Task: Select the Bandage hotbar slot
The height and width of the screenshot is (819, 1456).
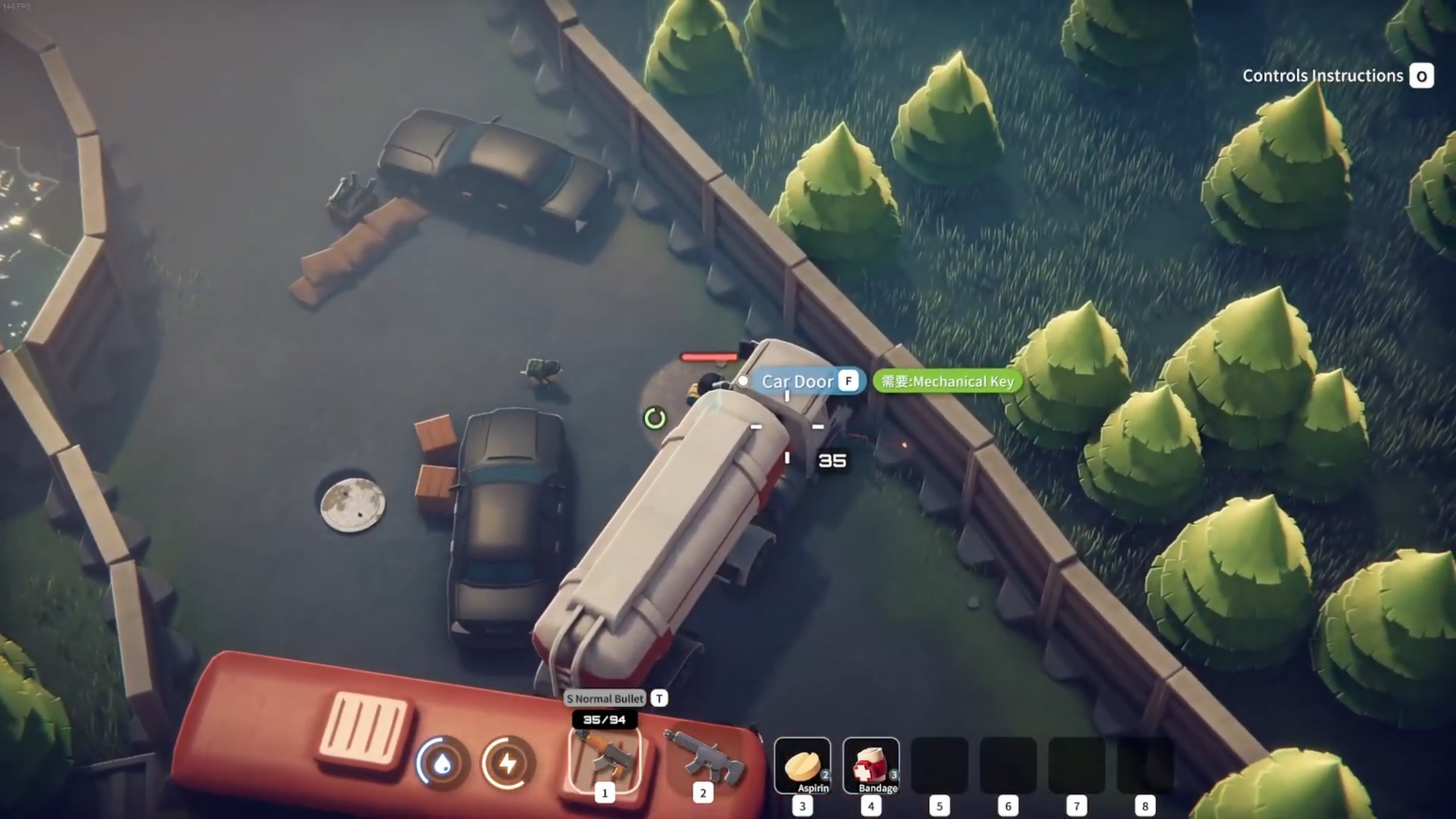Action: click(x=871, y=766)
